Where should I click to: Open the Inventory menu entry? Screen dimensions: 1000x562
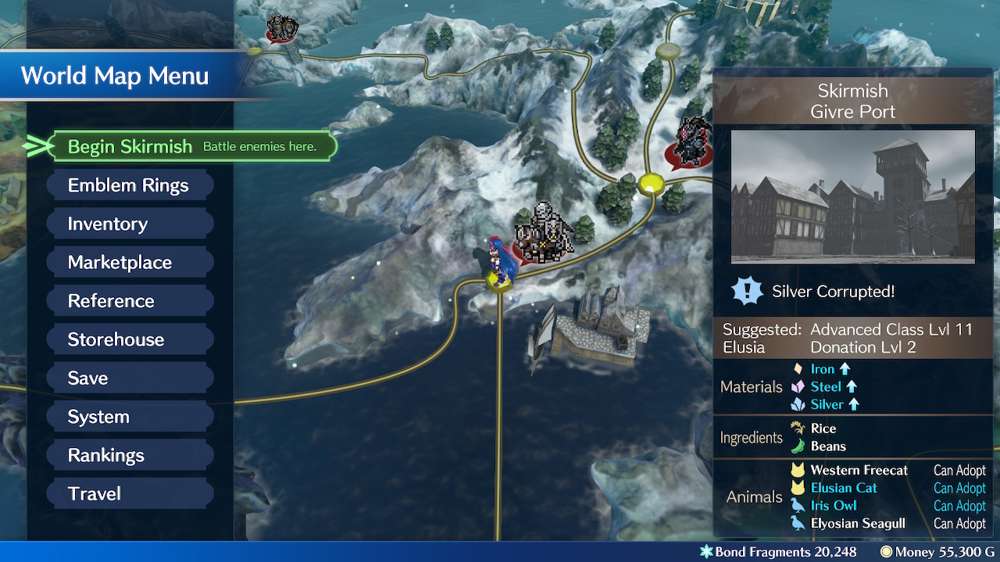click(x=128, y=224)
